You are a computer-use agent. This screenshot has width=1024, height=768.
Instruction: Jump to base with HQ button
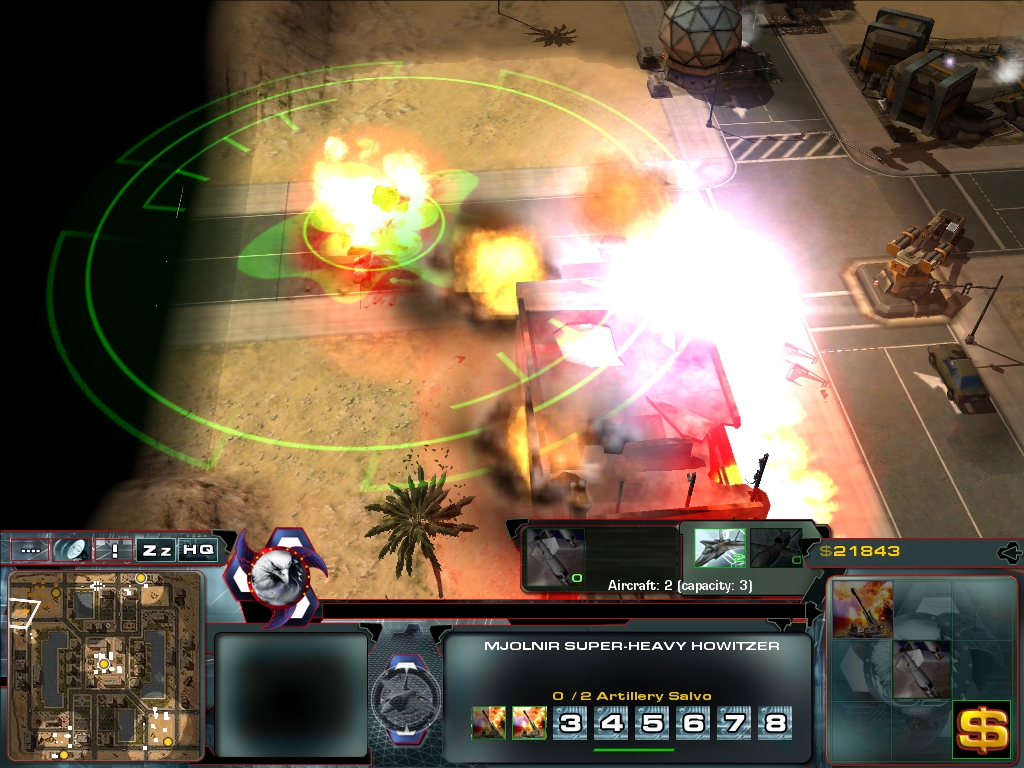197,550
